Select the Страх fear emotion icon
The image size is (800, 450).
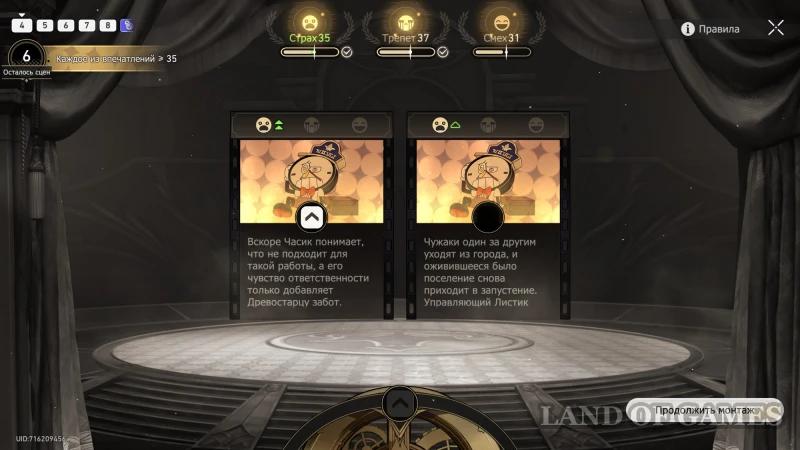(309, 21)
